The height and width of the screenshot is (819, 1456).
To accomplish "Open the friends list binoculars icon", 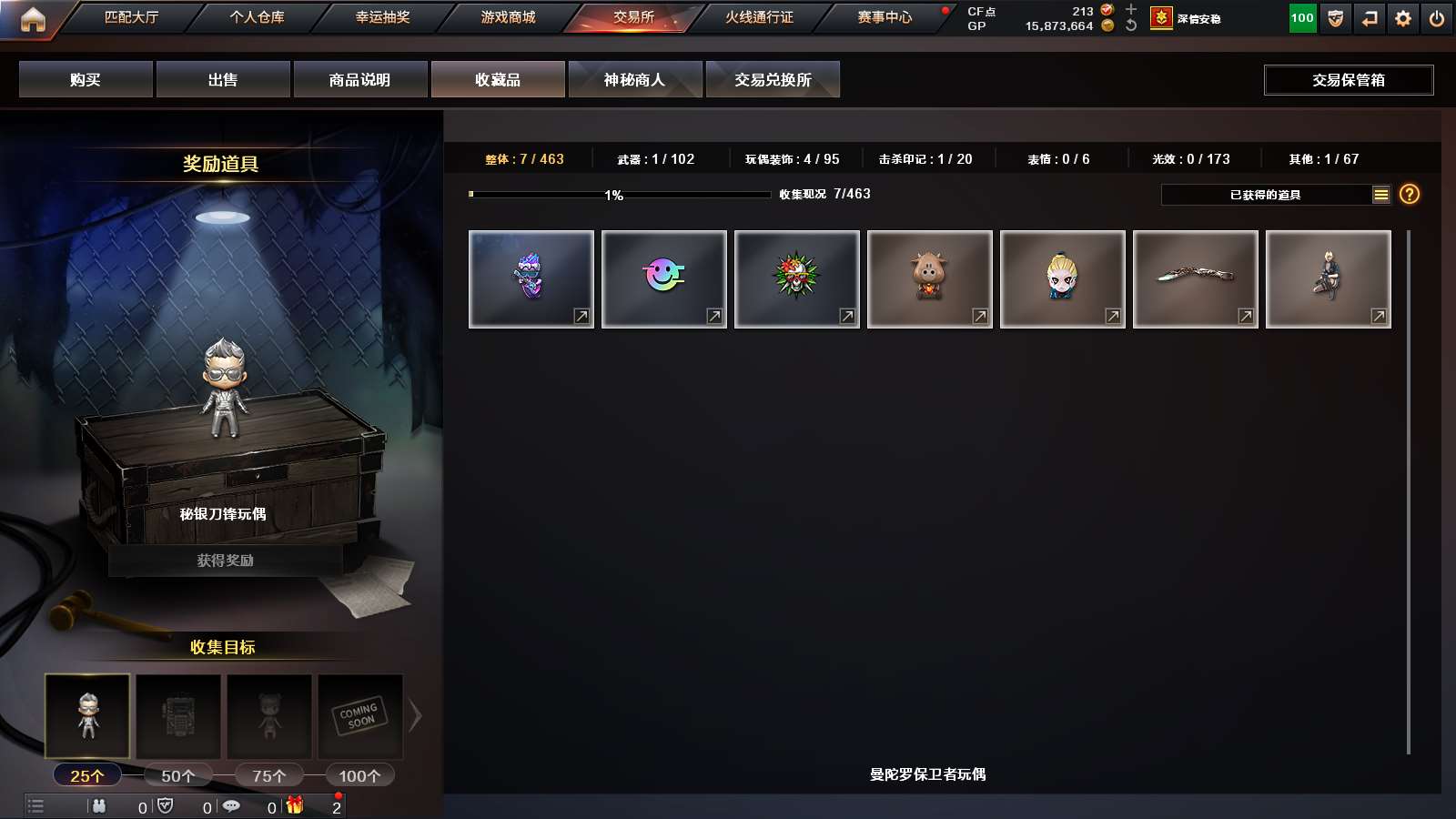I will pos(99,805).
